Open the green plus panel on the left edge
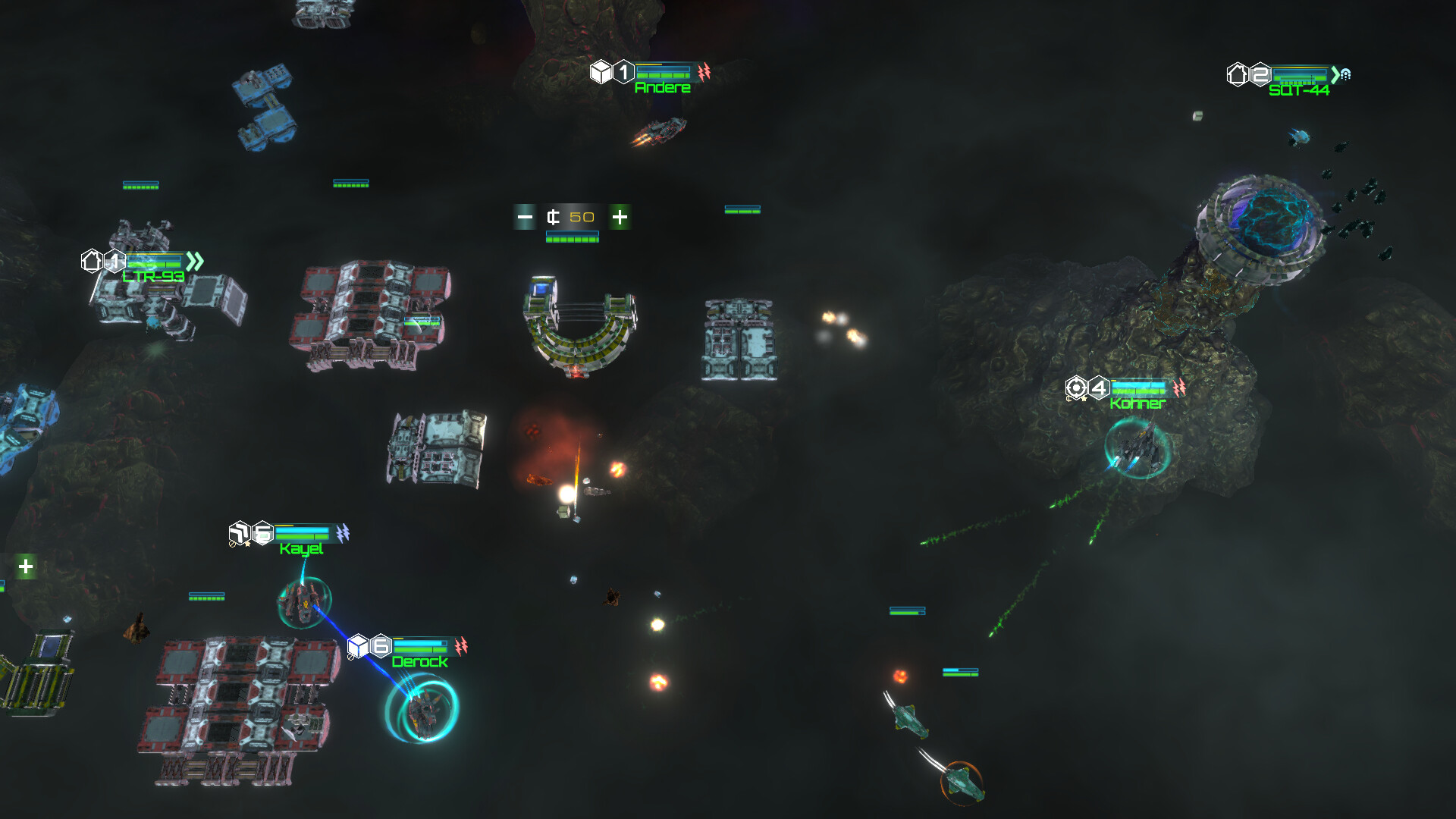This screenshot has width=1456, height=819. 25,565
